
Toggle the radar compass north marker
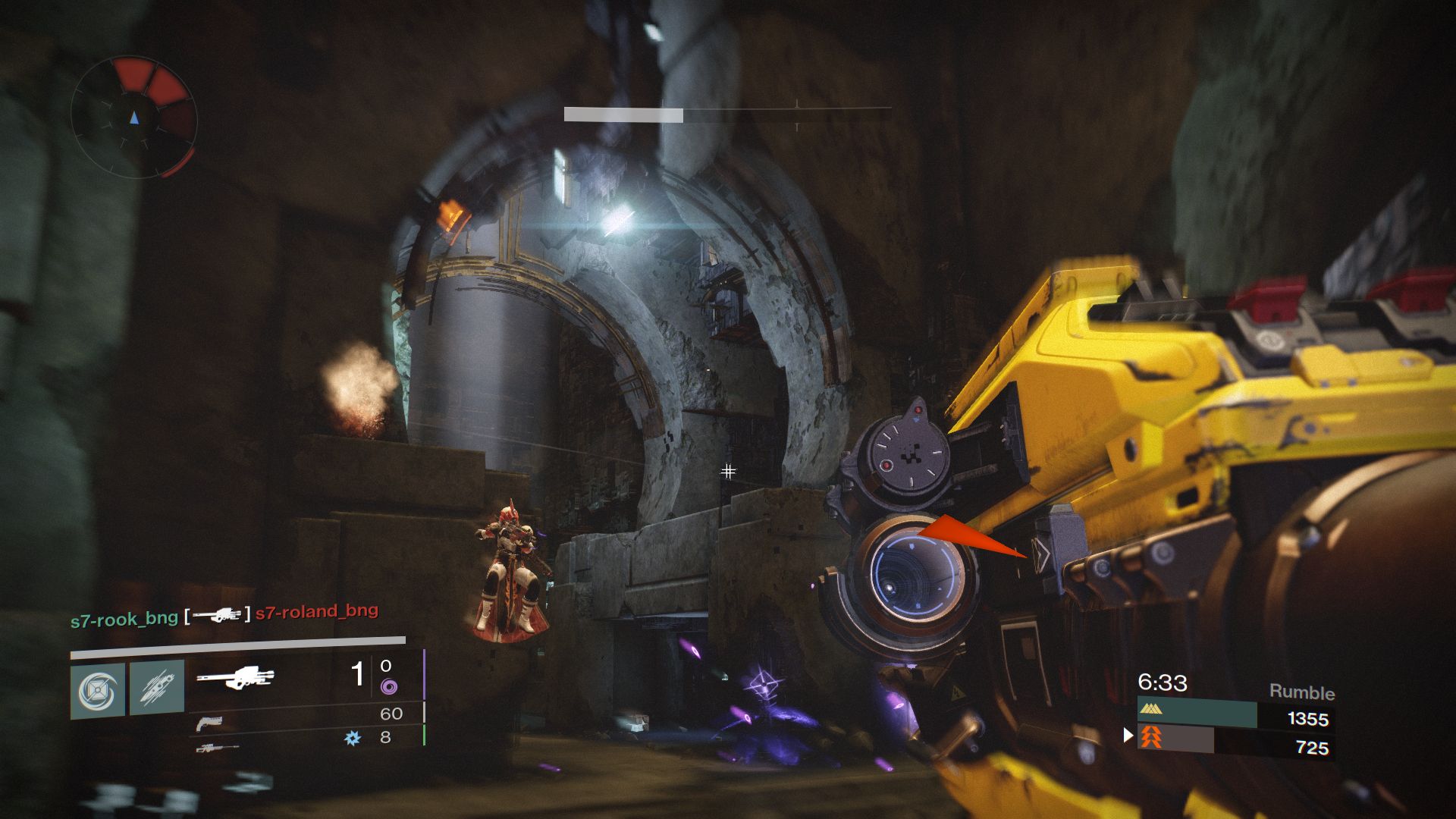tap(135, 119)
